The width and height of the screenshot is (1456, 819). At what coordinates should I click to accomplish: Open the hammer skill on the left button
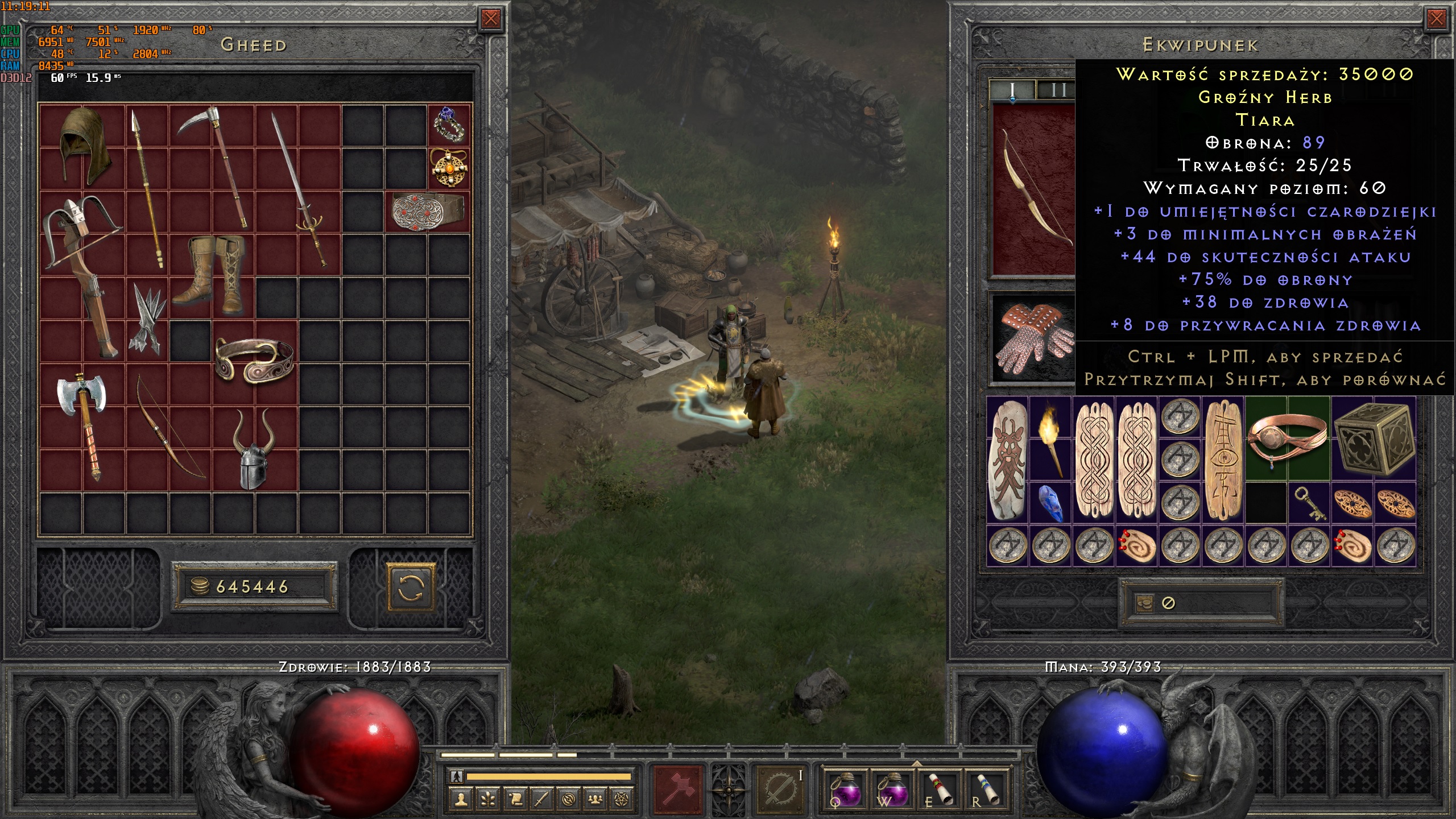[678, 789]
